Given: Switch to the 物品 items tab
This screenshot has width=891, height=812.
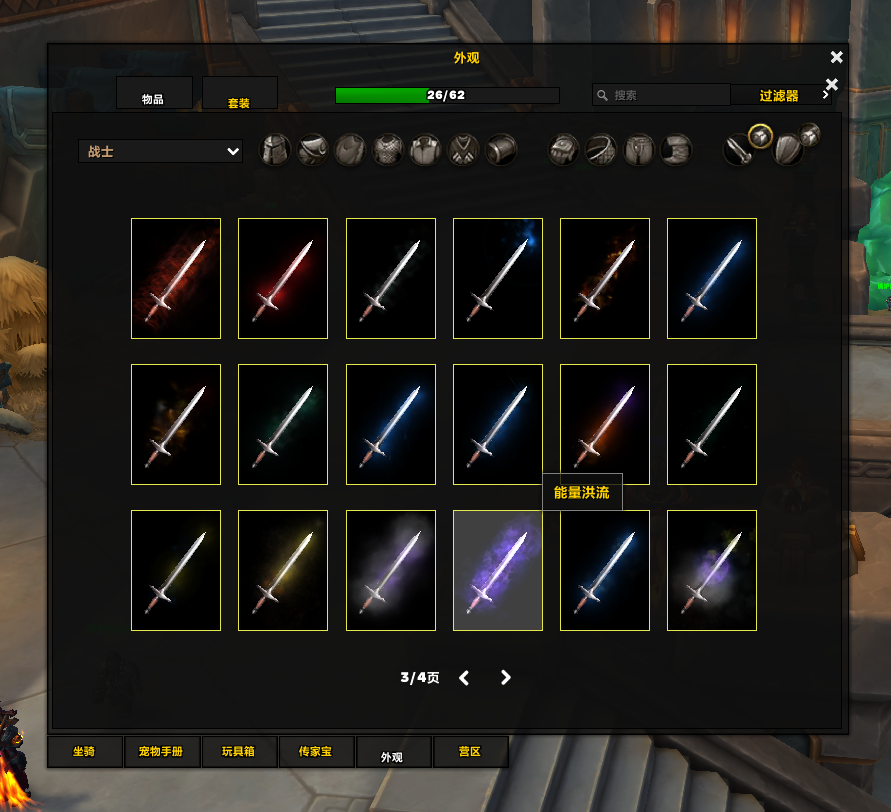Looking at the screenshot, I should tap(154, 94).
